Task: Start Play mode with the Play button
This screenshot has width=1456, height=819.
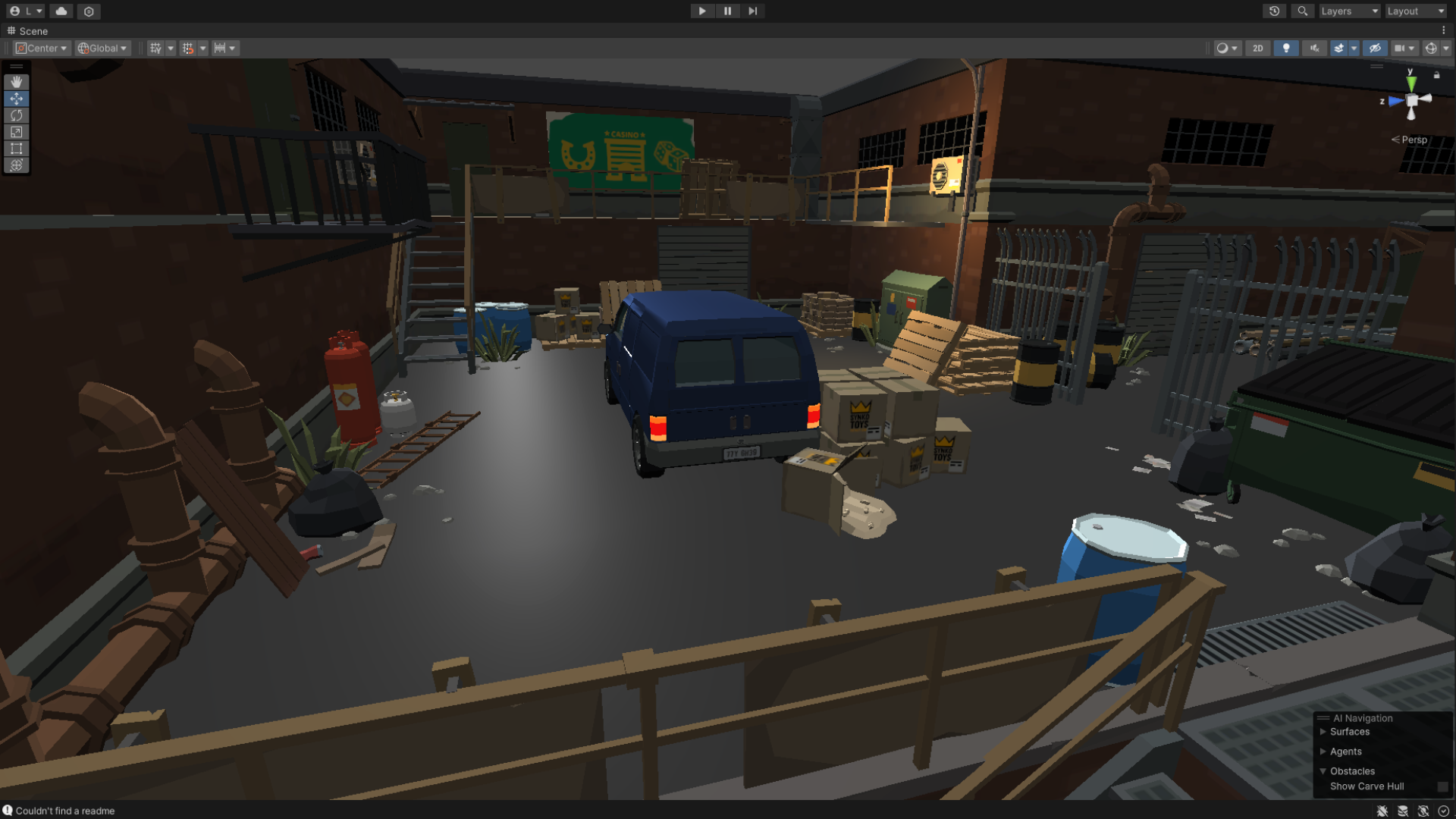Action: pyautogui.click(x=701, y=11)
